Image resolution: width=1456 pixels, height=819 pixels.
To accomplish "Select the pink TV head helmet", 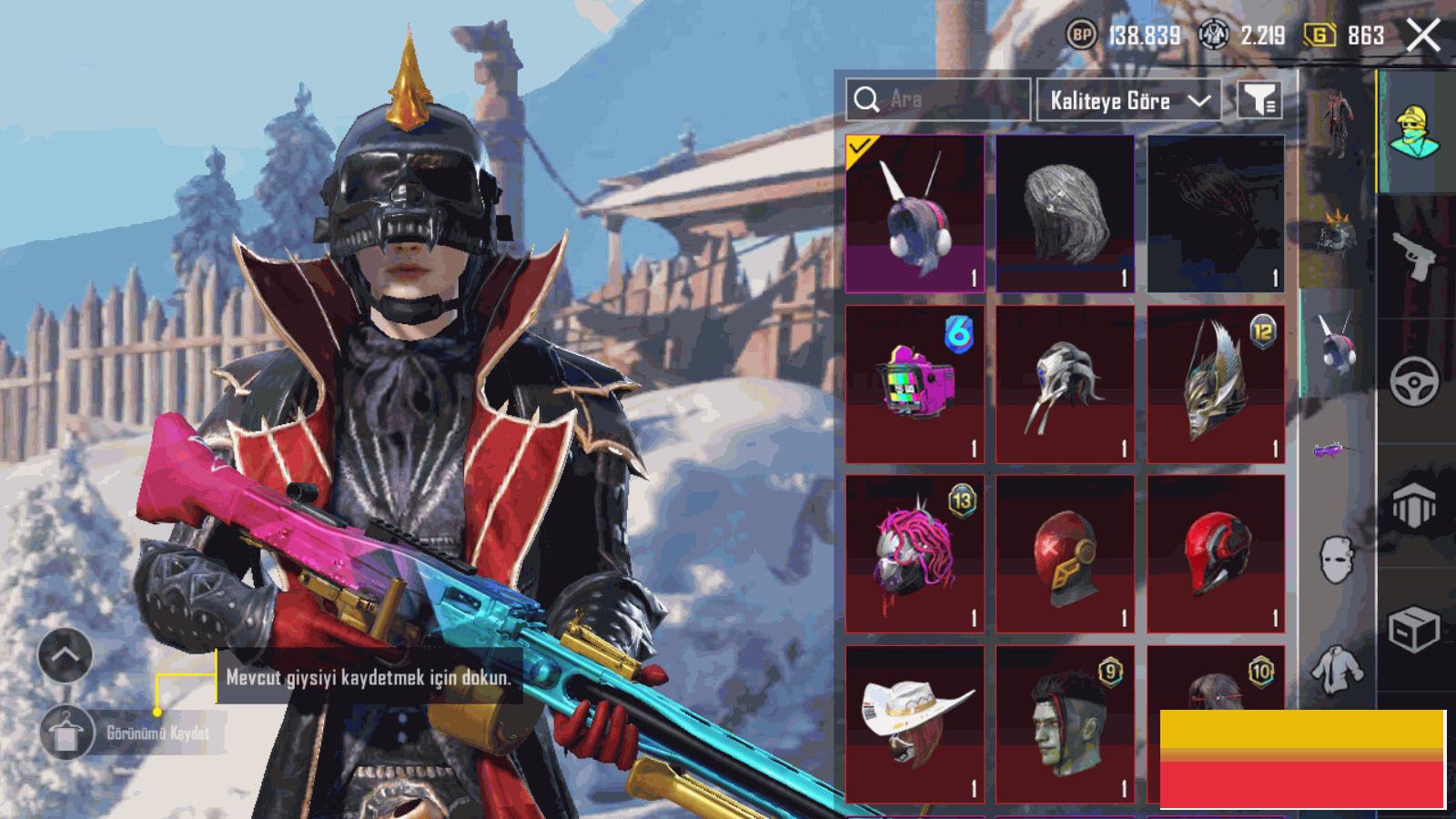I will 915,384.
